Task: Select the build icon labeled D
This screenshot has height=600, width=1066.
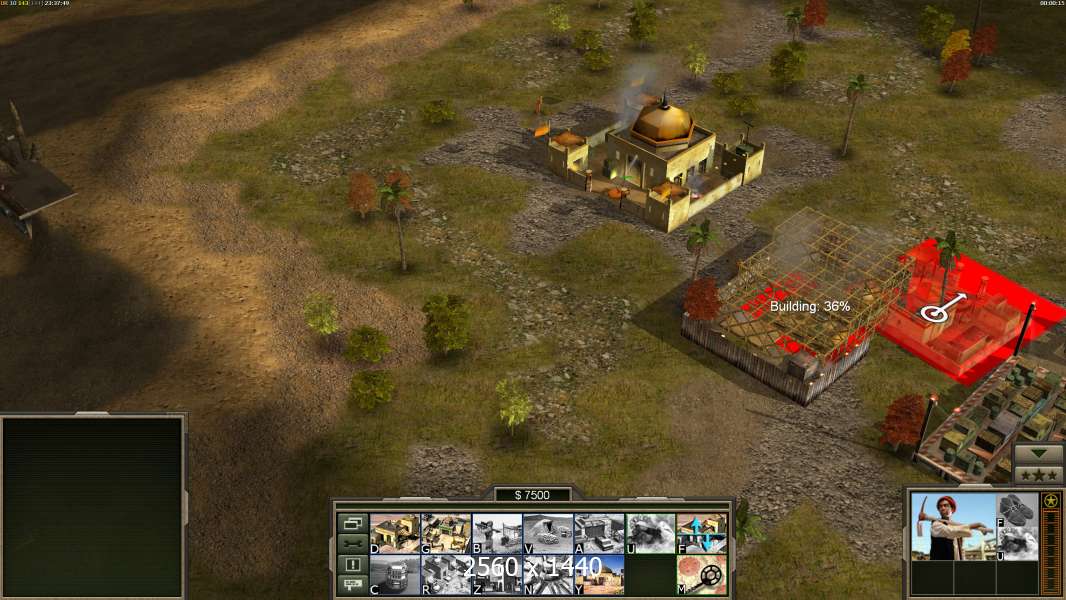Action: coord(395,534)
